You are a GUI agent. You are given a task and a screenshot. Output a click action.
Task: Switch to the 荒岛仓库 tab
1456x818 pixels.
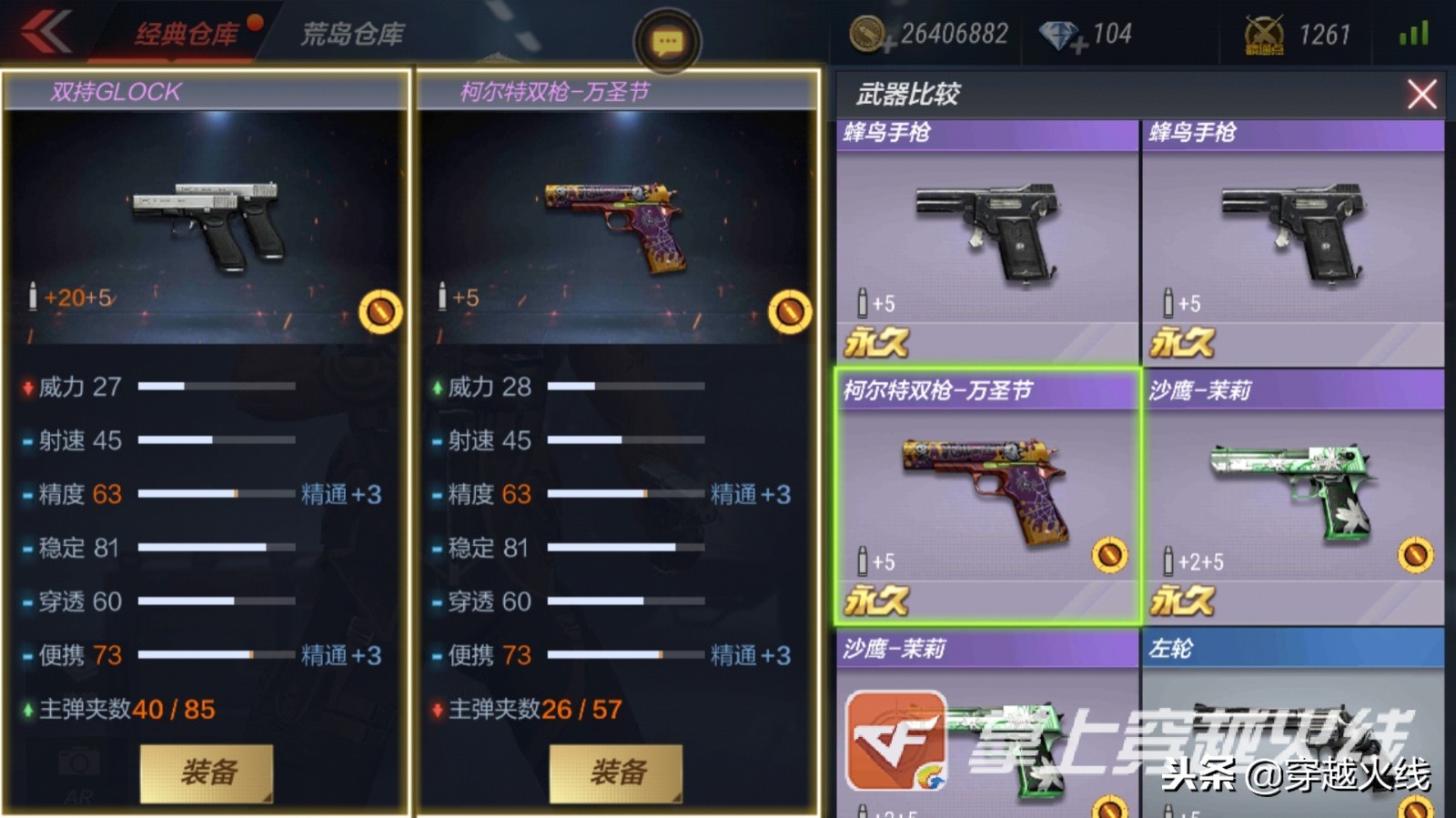point(355,31)
